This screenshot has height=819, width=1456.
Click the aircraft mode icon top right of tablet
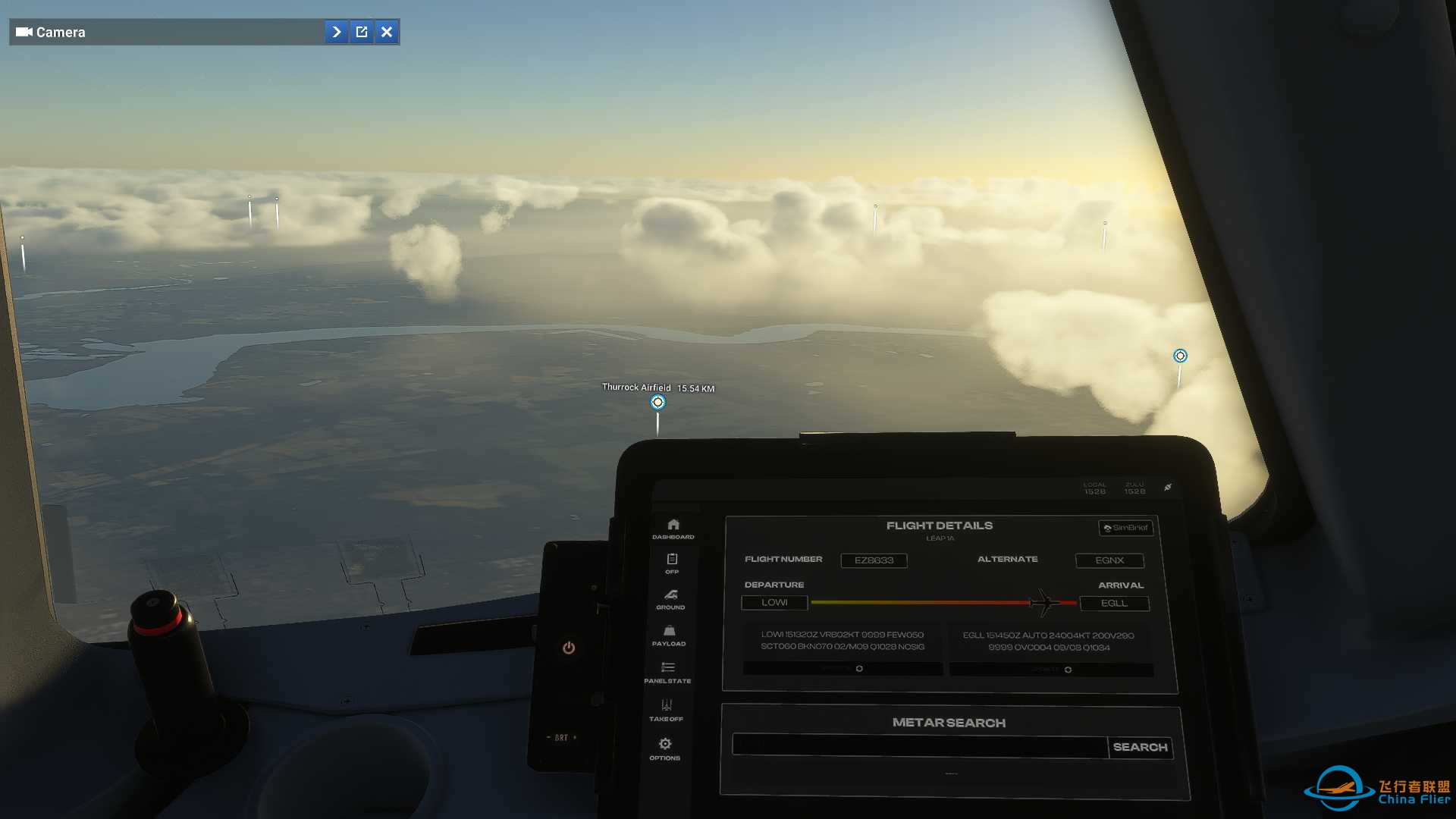point(1168,488)
